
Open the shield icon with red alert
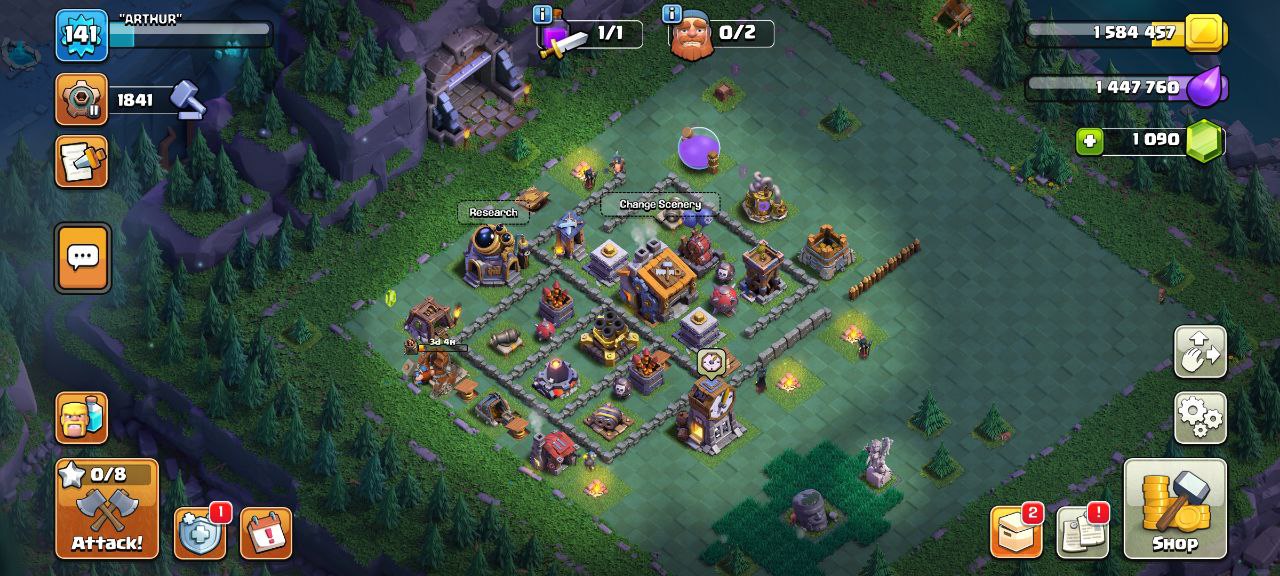coord(199,533)
